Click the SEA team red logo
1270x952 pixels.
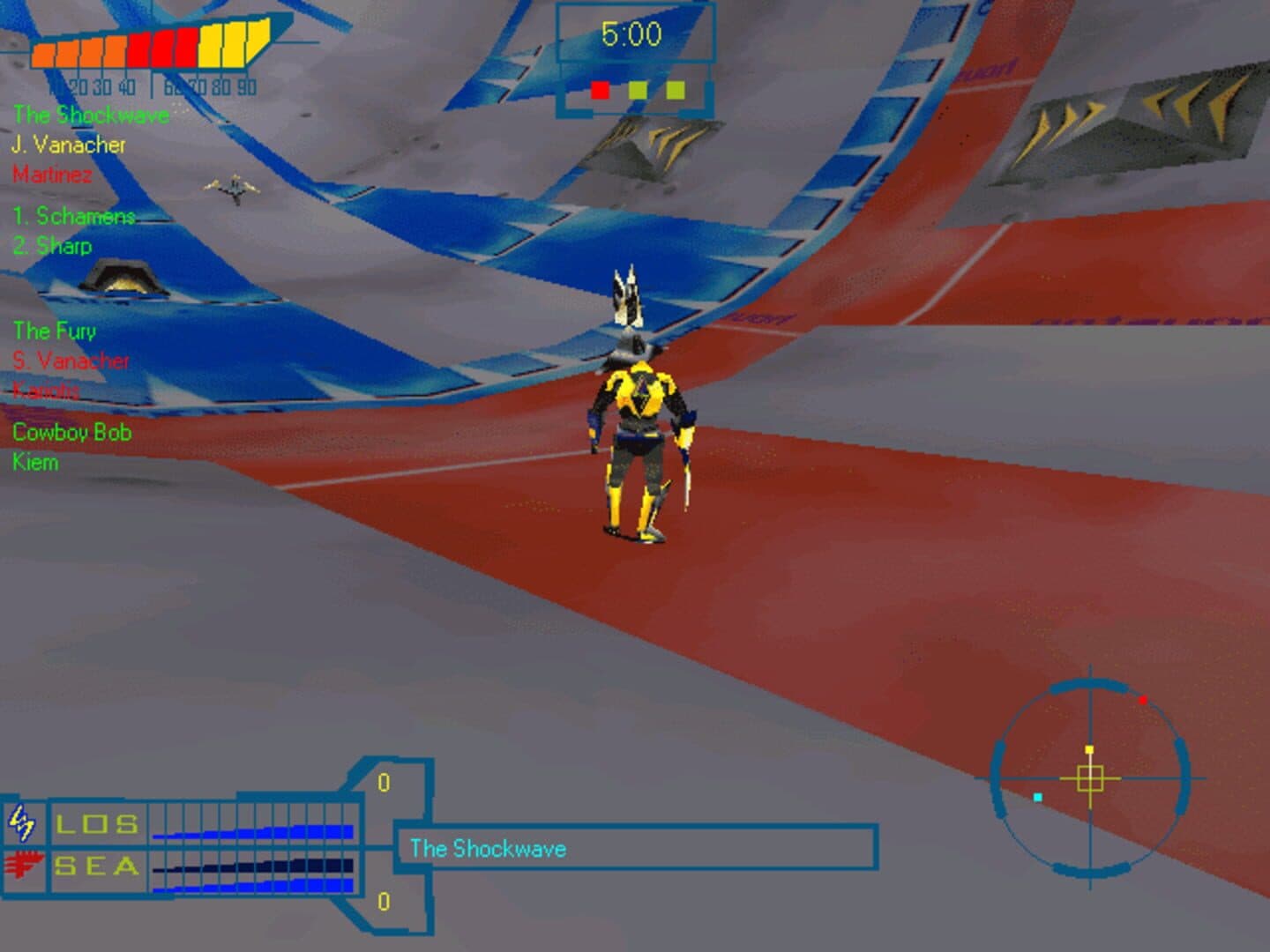(x=24, y=866)
